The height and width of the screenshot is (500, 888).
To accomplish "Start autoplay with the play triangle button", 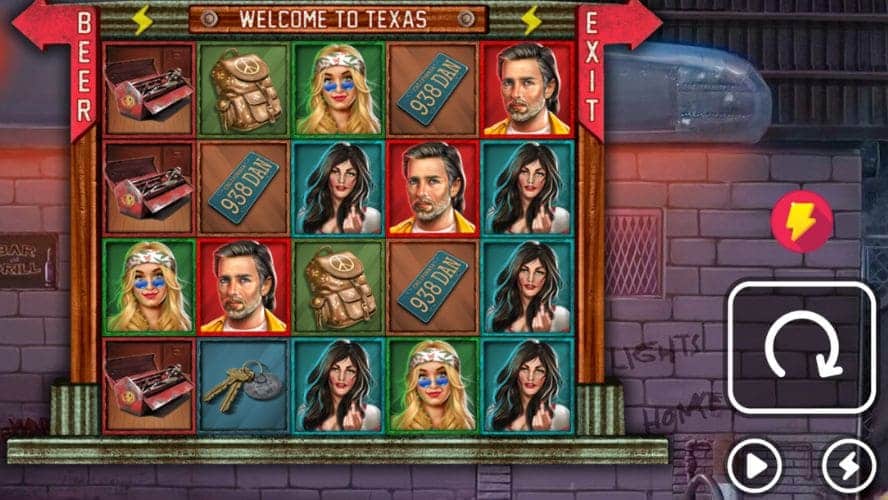I will pyautogui.click(x=754, y=465).
